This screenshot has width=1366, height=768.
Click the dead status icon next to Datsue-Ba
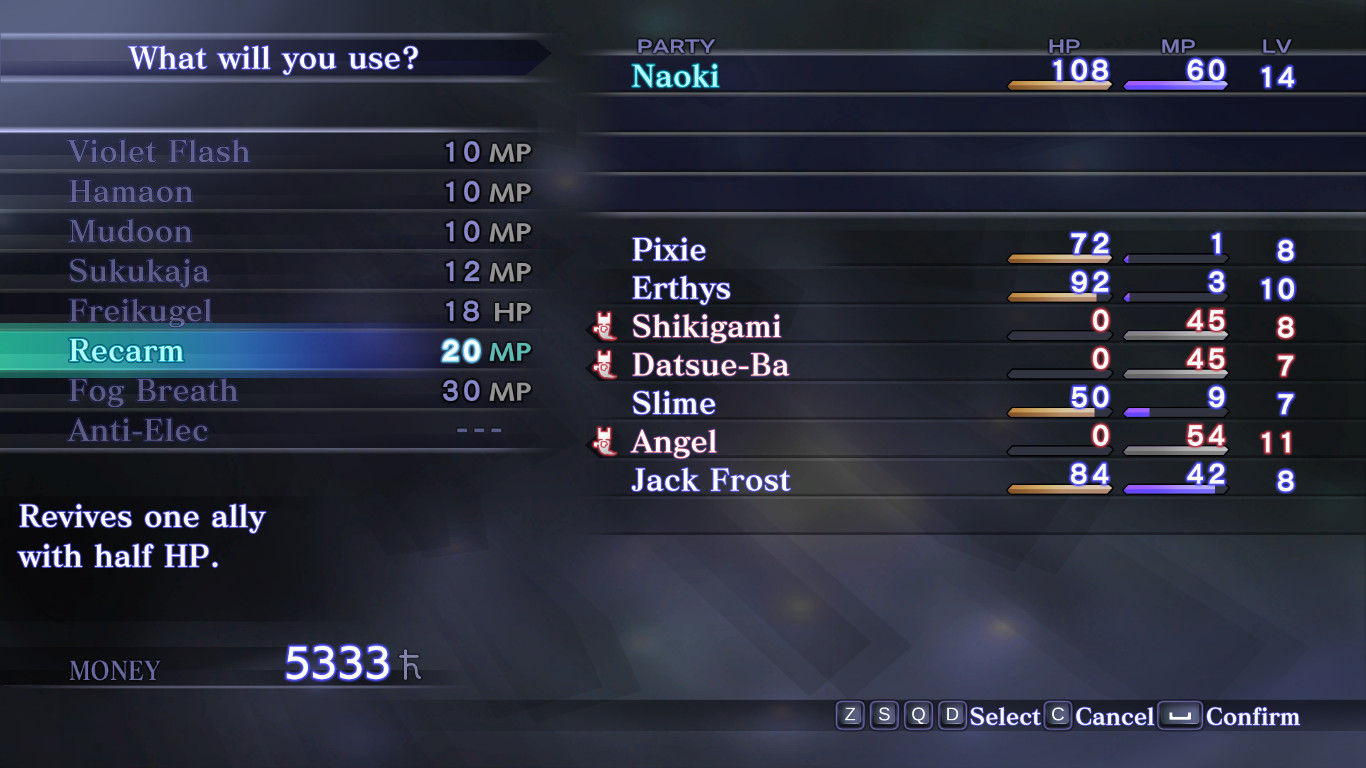[604, 365]
